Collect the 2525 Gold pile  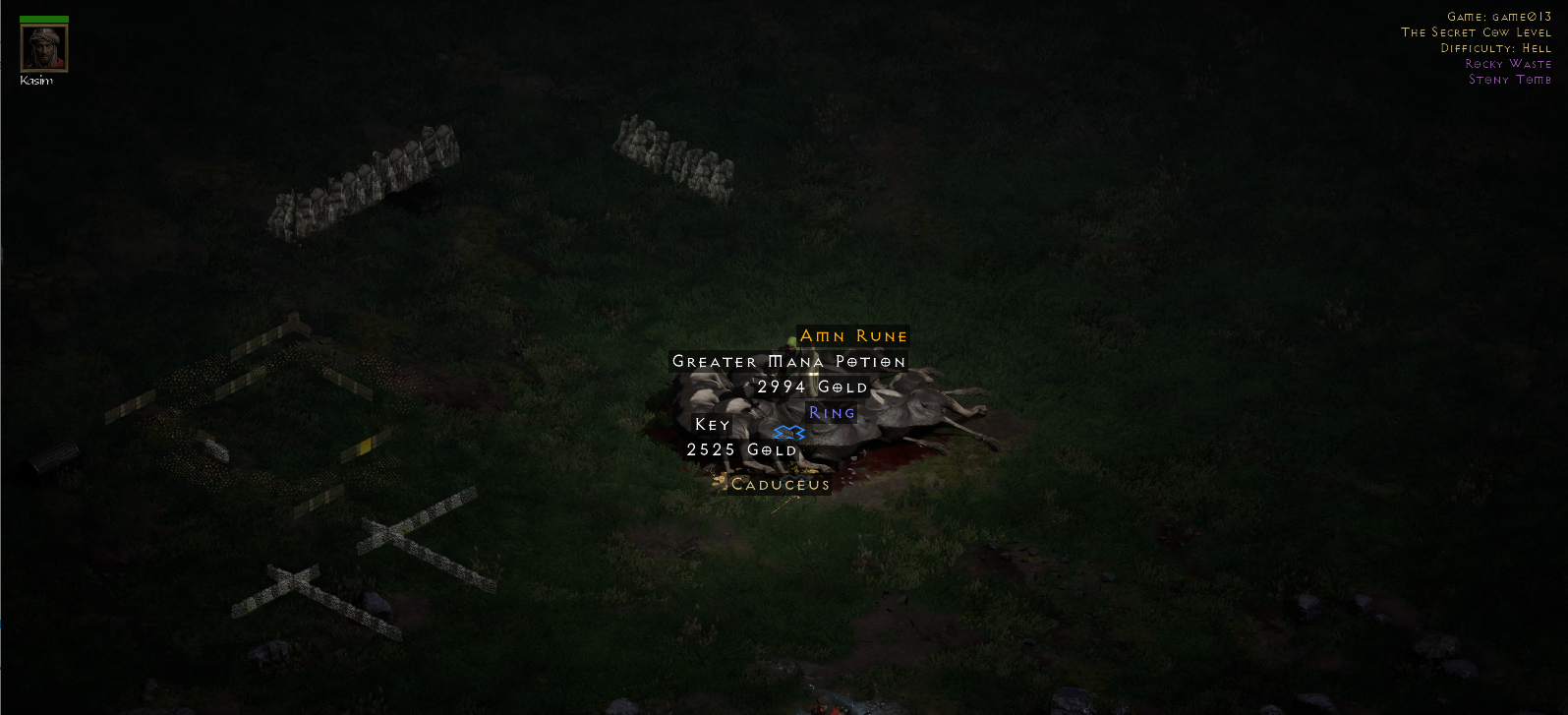pyautogui.click(x=740, y=448)
